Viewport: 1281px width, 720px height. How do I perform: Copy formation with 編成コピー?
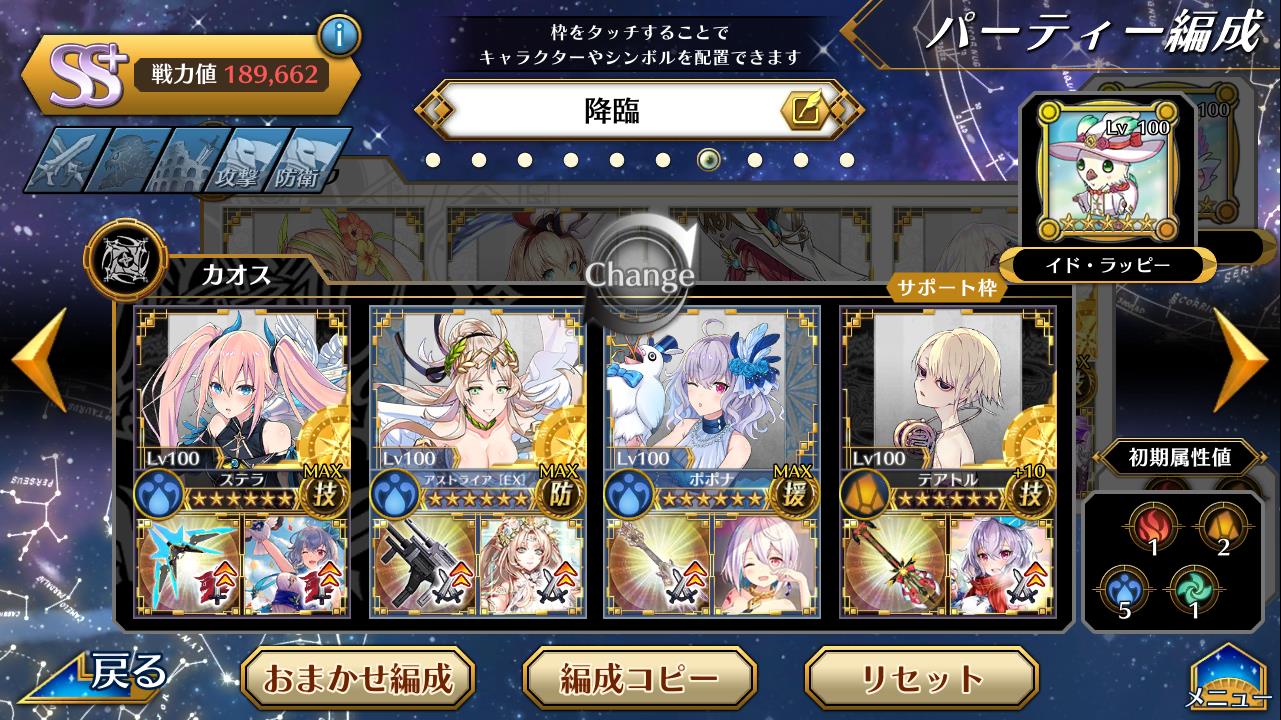pos(639,678)
